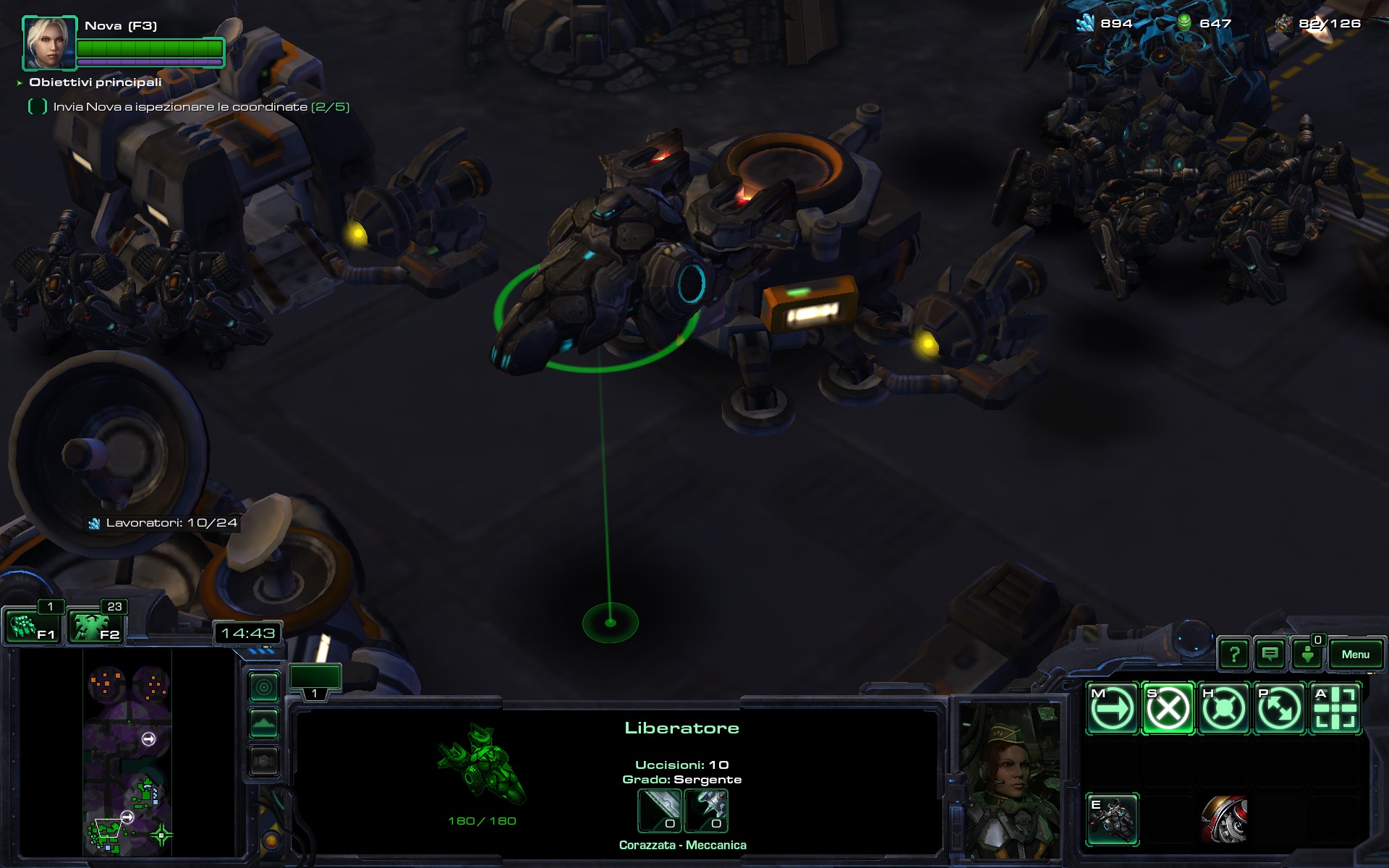Viewport: 1389px width, 868px height.
Task: Select the Attack command
Action: tap(1335, 709)
